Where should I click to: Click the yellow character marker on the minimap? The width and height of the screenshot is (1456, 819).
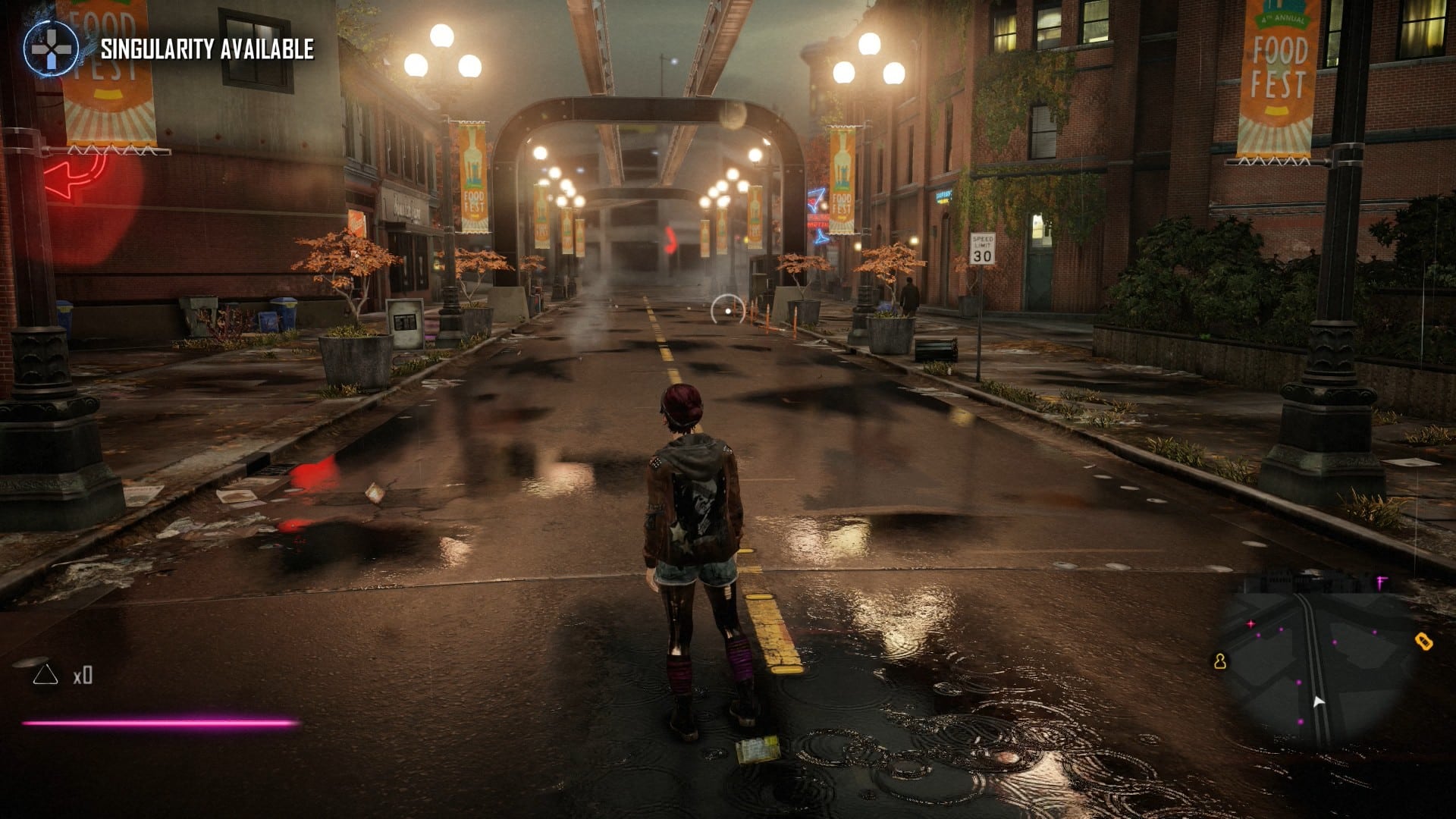1219,661
